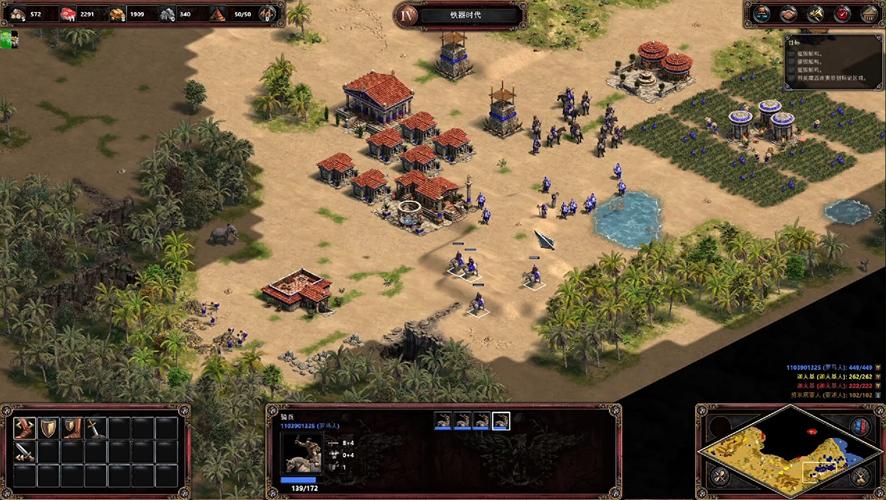The width and height of the screenshot is (886, 500).
Task: Pick the first cavalry portrait in the selection group
Action: (443, 421)
